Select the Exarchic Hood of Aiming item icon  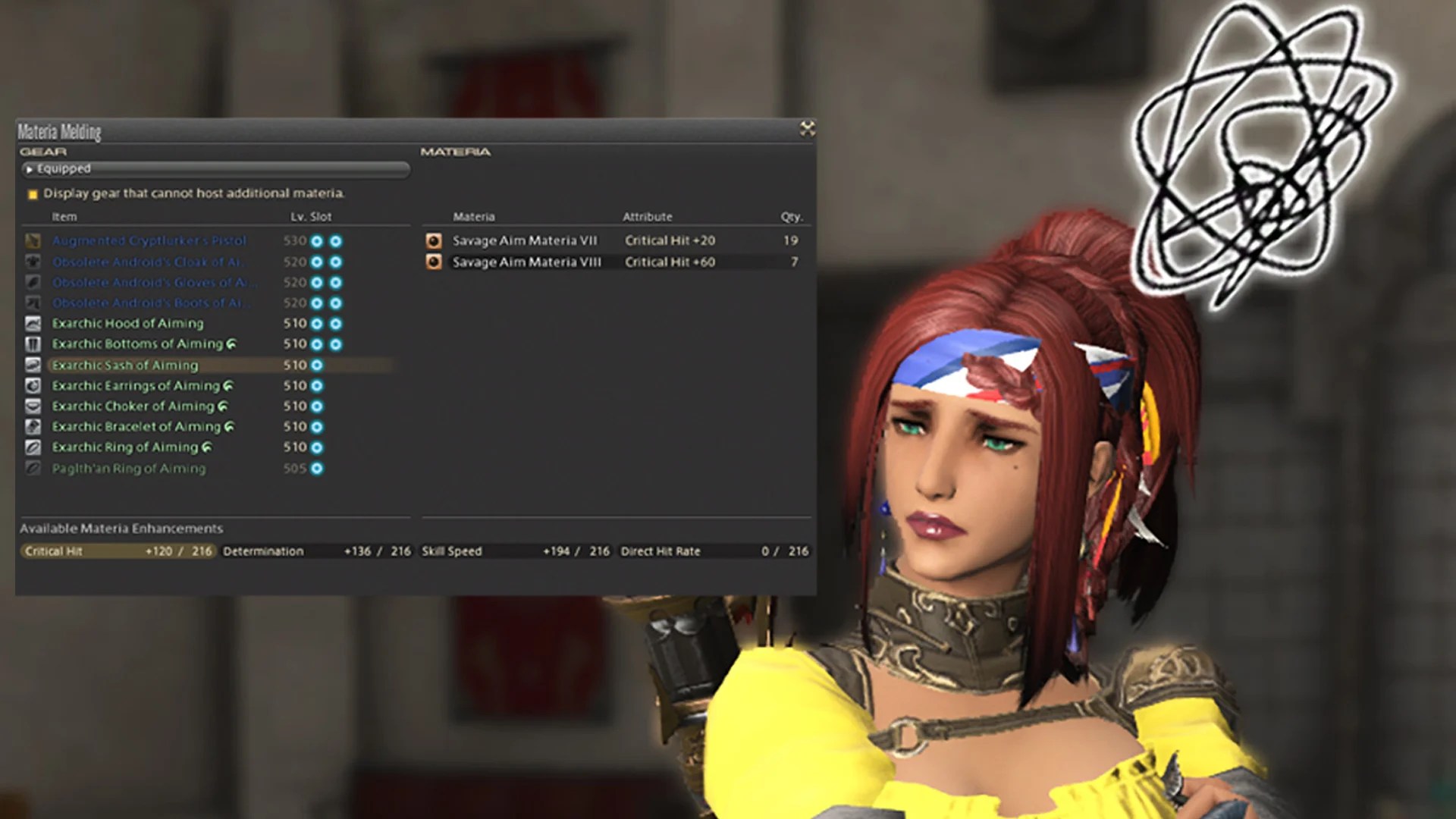pos(33,323)
